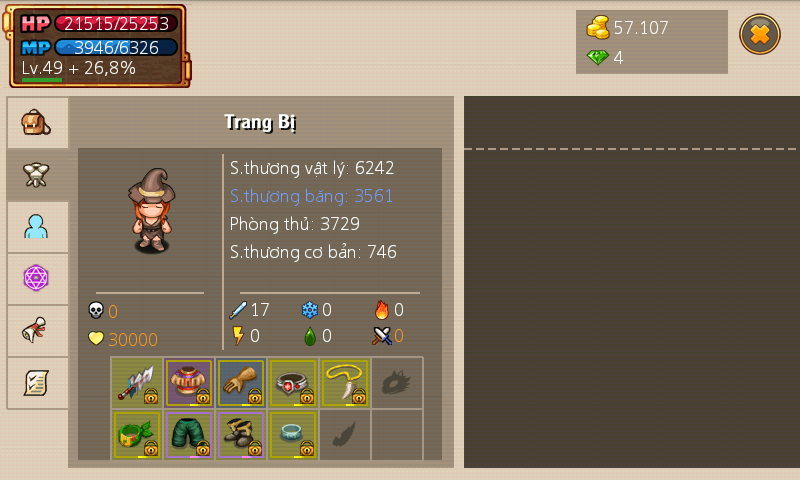Select the equipped spiked weapon slot

pos(137,383)
